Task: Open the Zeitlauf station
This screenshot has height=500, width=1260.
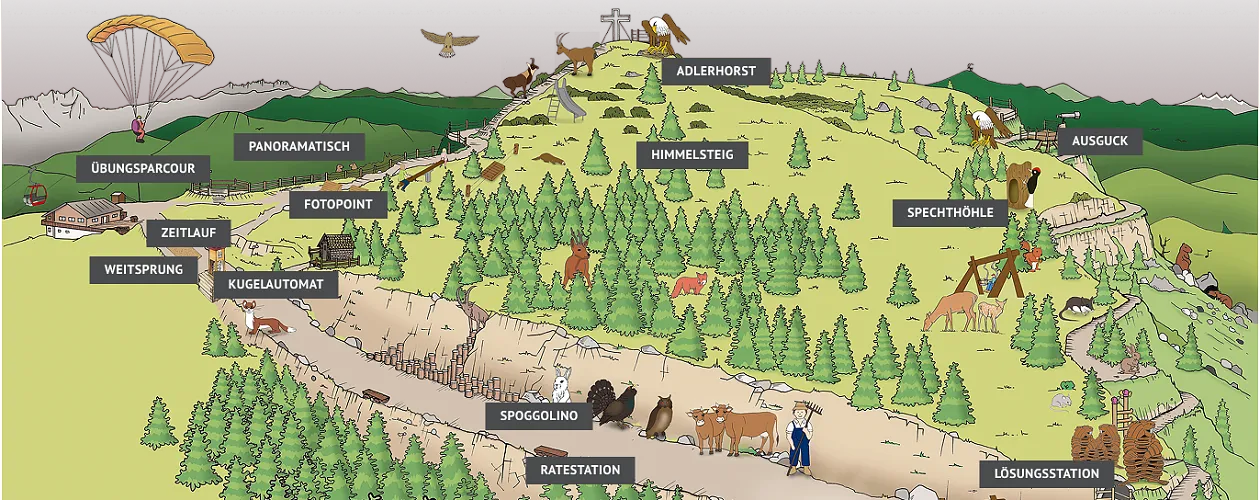Action: (189, 234)
